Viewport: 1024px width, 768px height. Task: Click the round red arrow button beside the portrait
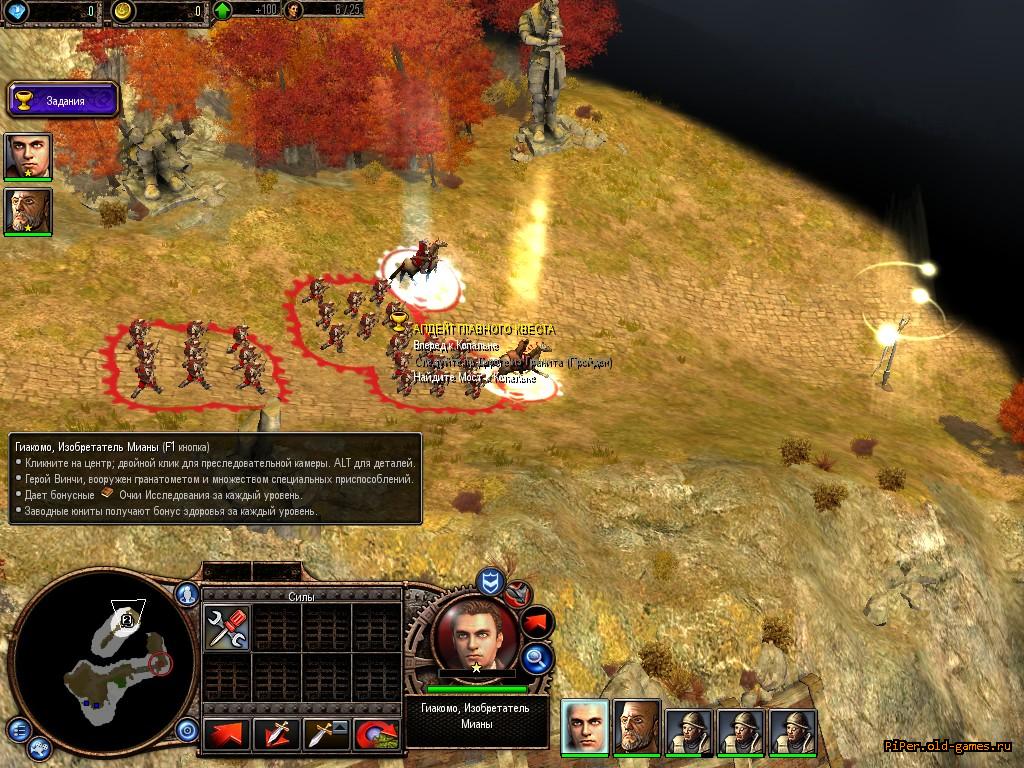point(537,622)
